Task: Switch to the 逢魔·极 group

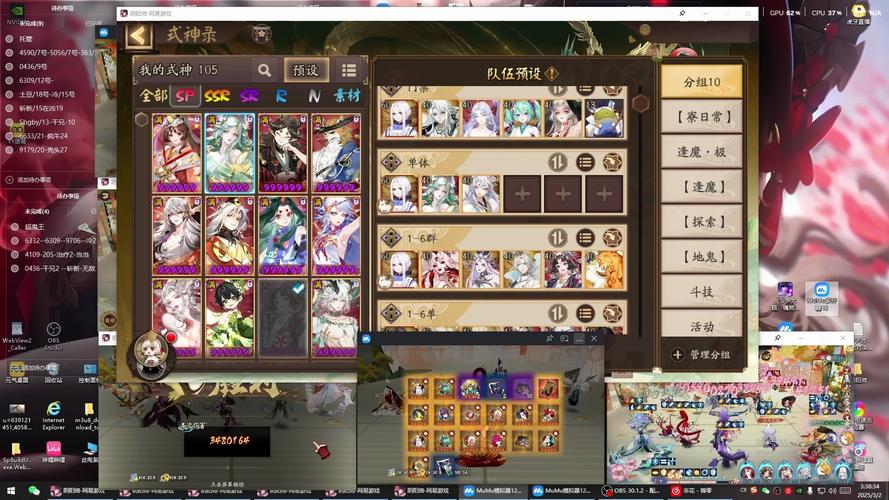Action: click(x=701, y=151)
